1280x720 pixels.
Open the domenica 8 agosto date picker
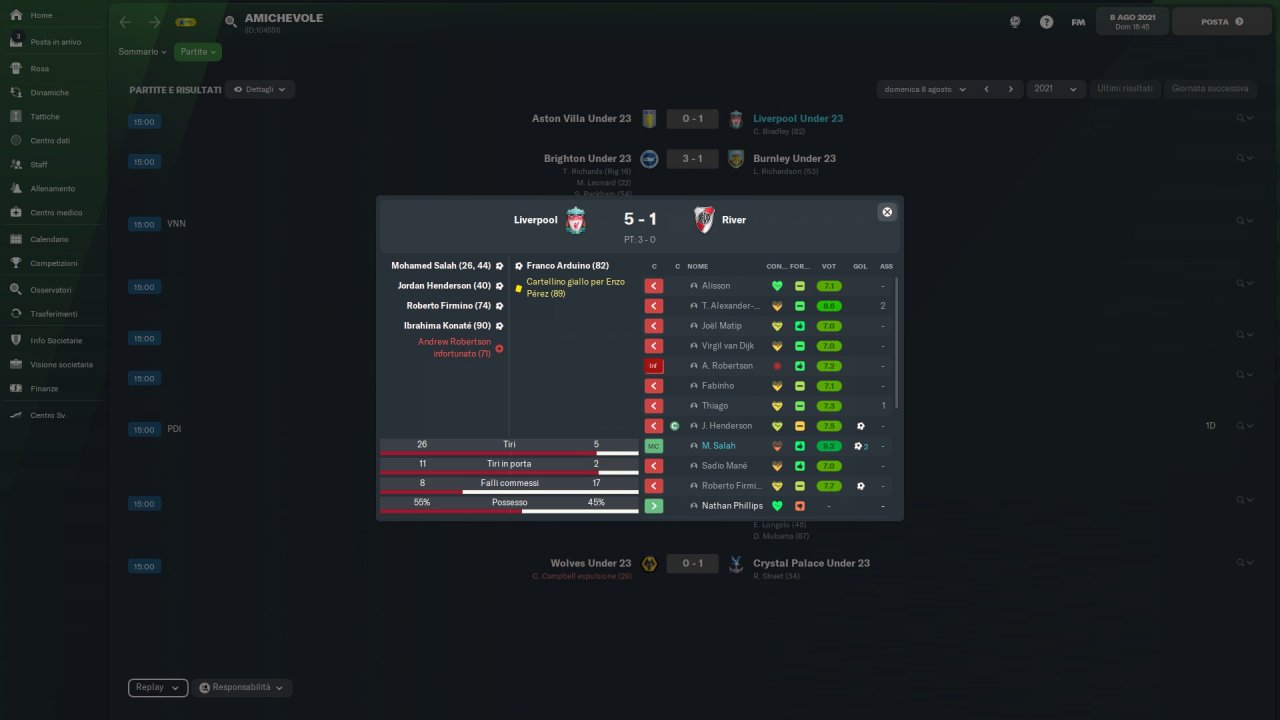[924, 89]
